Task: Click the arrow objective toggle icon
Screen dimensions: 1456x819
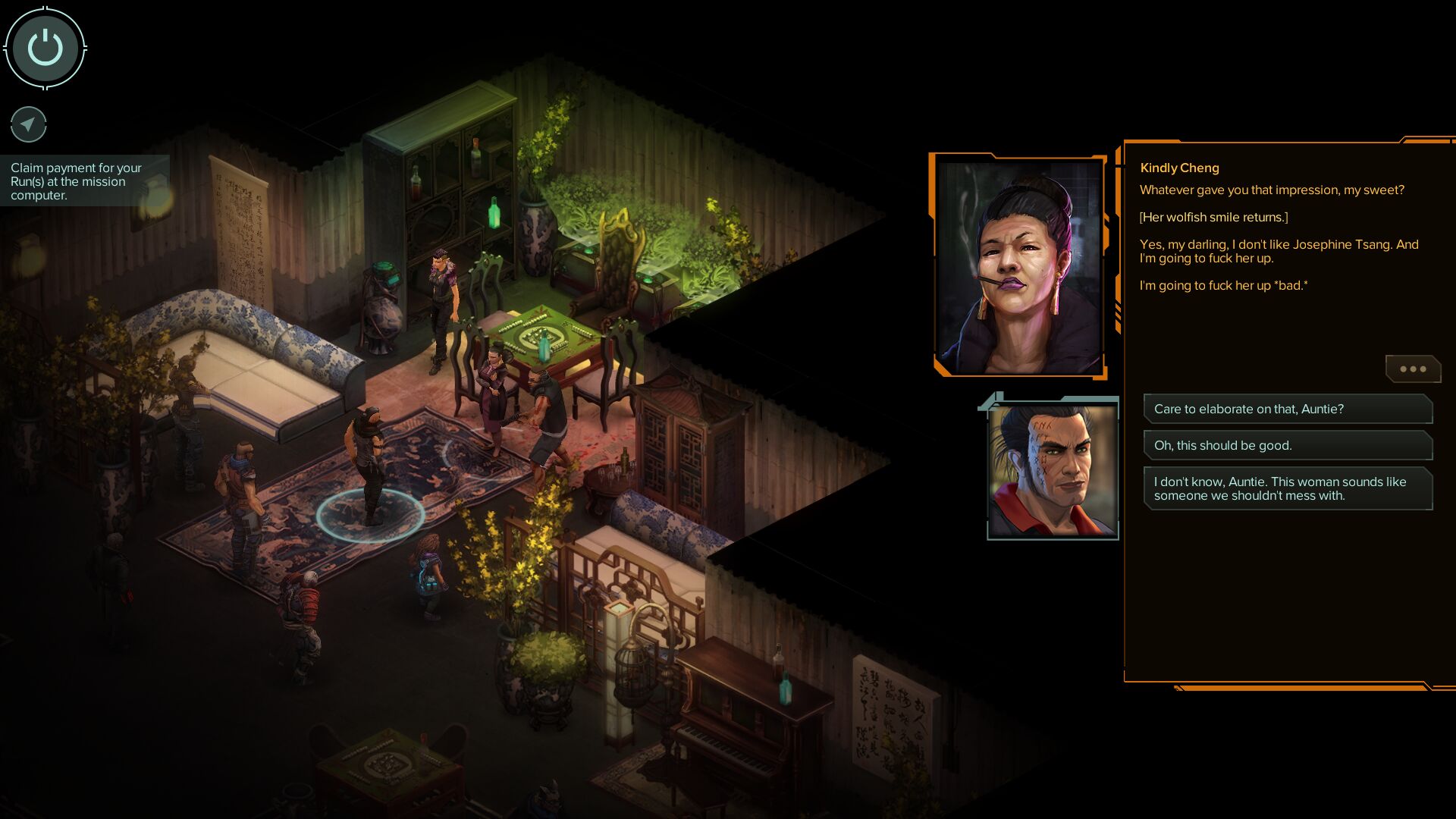Action: coord(29,124)
